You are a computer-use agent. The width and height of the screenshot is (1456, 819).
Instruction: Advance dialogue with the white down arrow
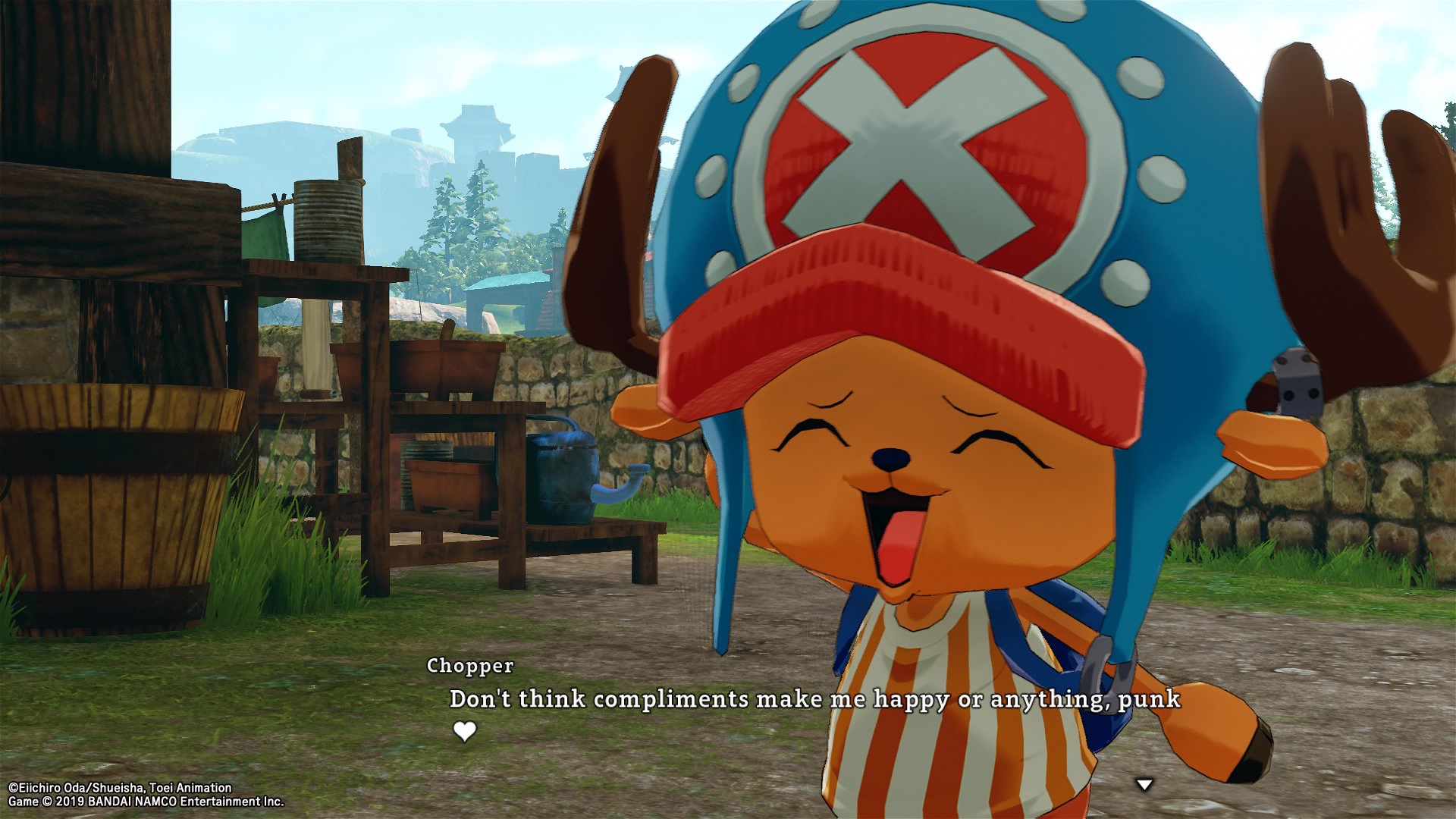tap(1144, 785)
